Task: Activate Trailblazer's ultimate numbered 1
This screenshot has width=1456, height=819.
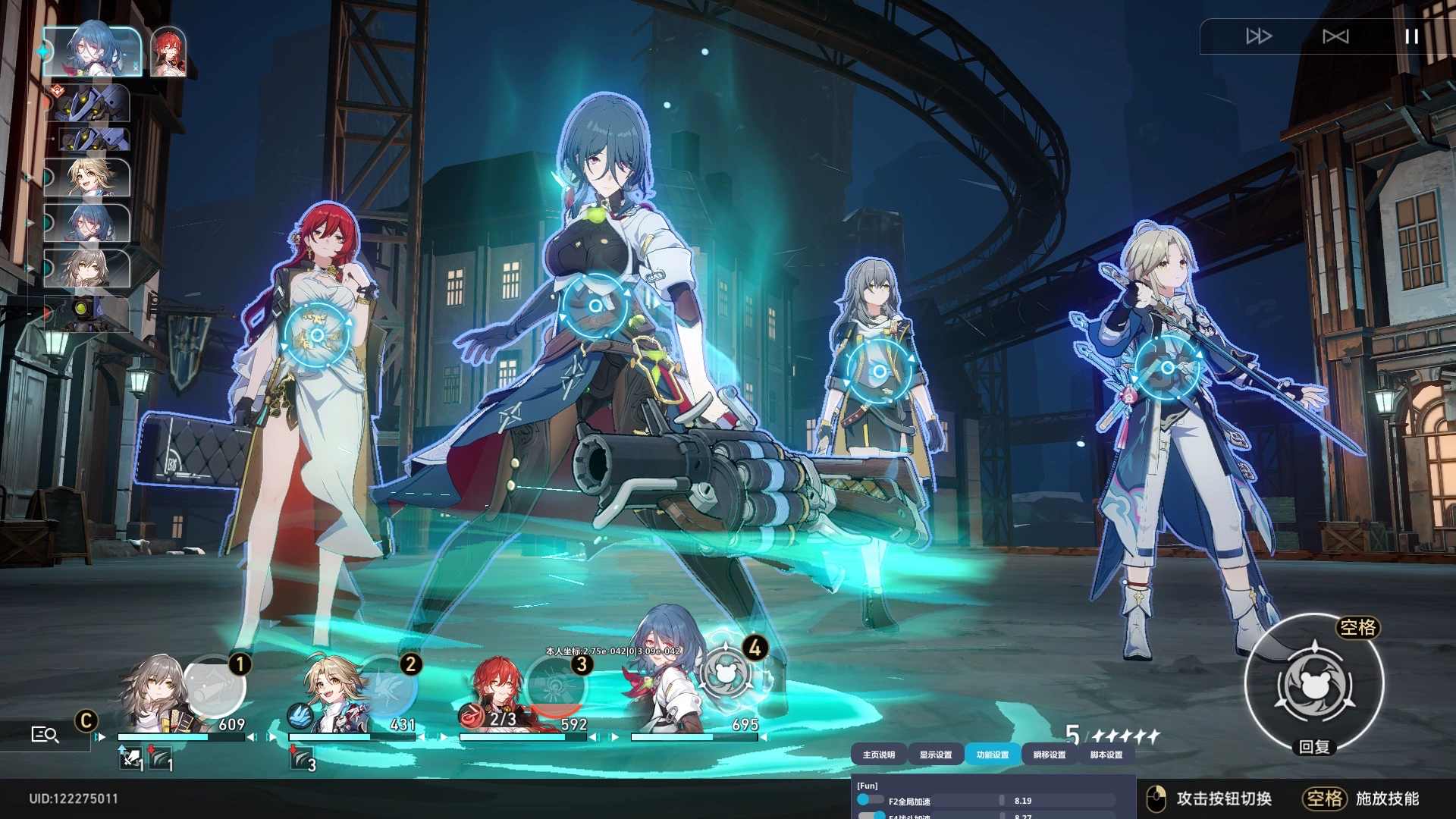Action: [x=215, y=686]
